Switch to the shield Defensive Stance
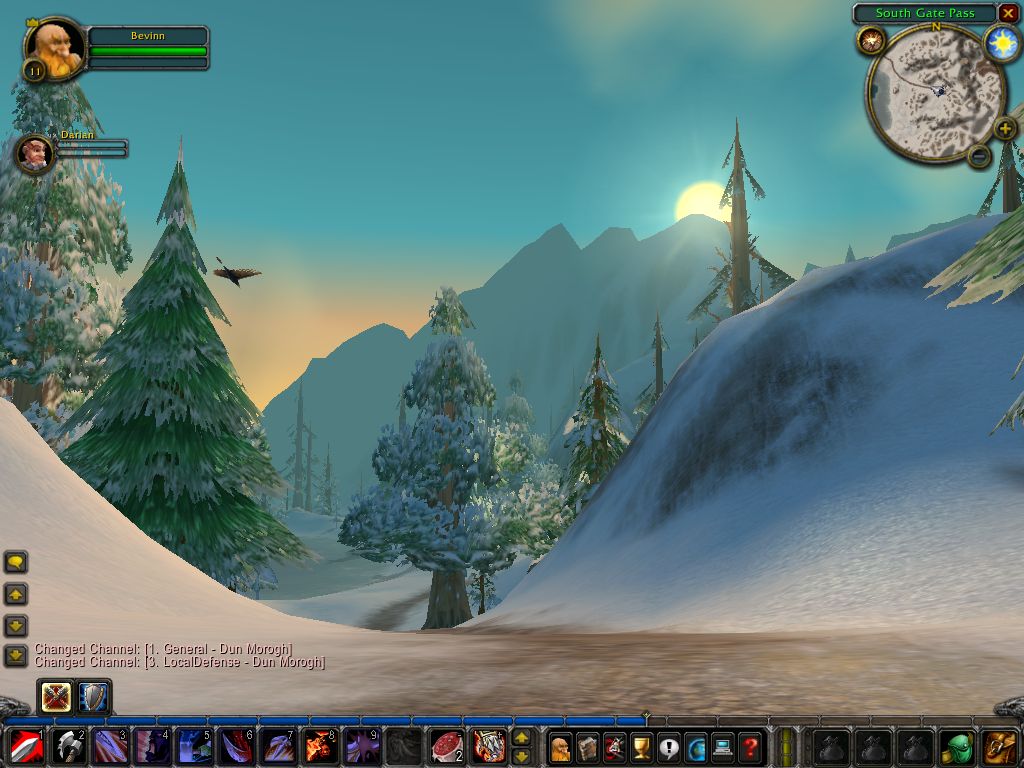 click(x=94, y=696)
